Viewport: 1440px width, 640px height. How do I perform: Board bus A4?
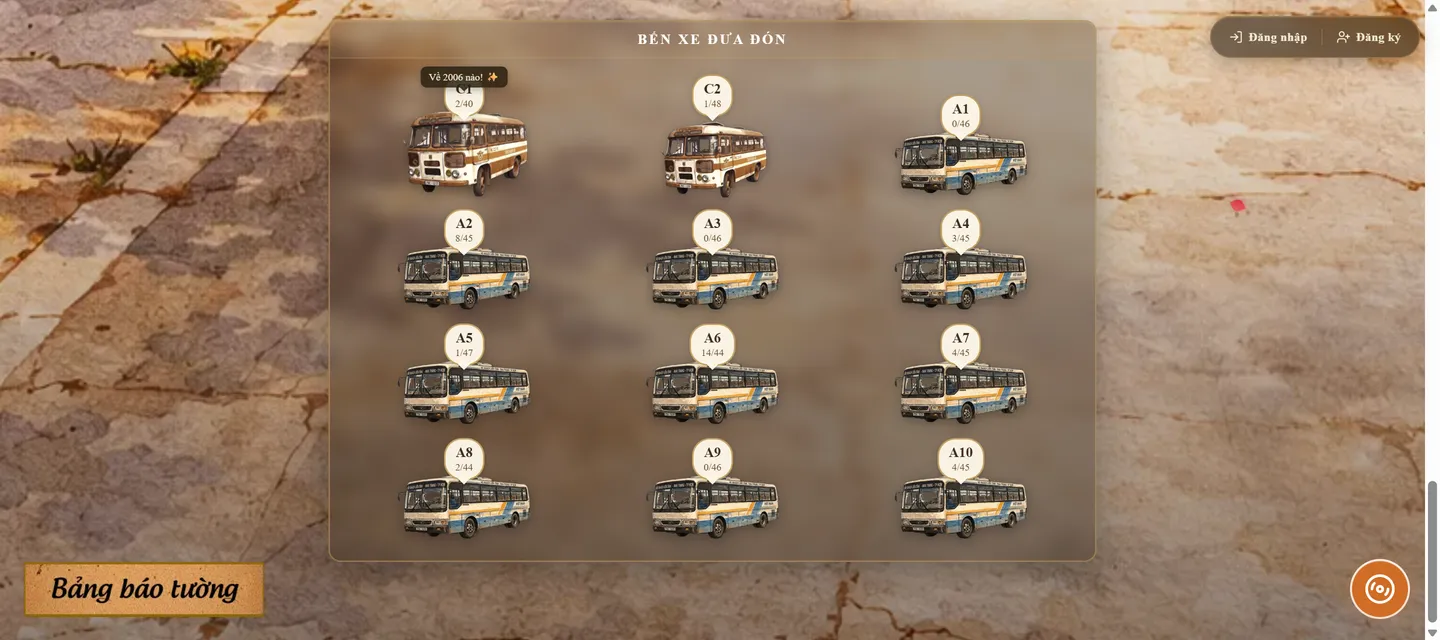click(x=962, y=278)
